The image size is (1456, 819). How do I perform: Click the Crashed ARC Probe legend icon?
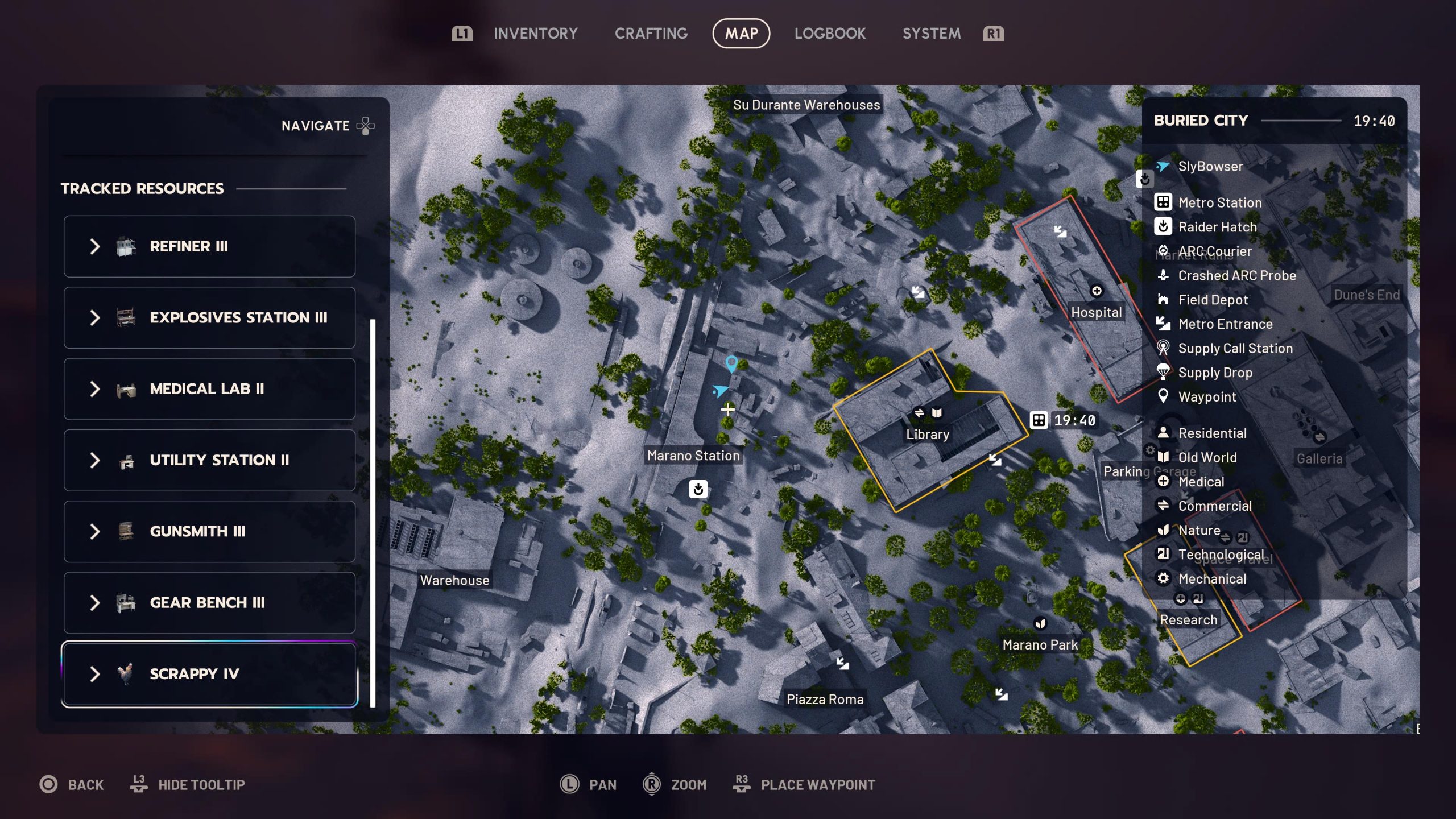coord(1163,275)
